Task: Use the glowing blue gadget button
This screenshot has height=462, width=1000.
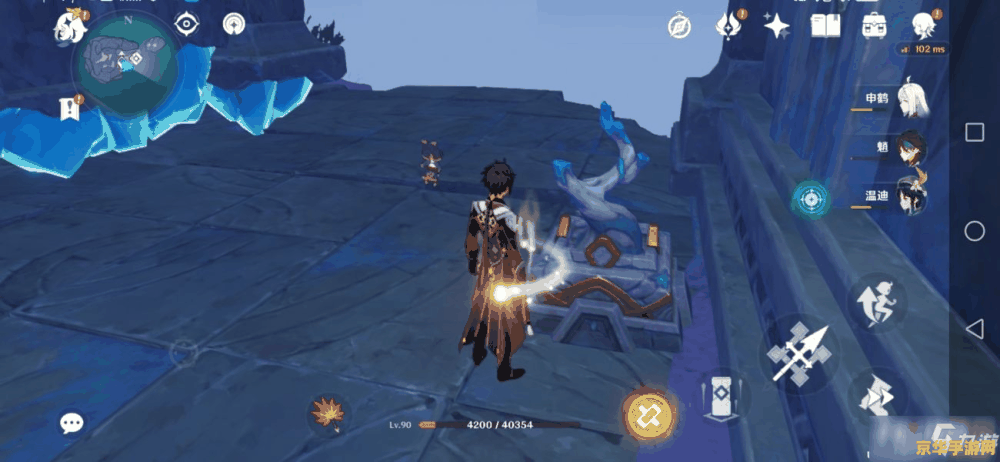Action: 810,199
